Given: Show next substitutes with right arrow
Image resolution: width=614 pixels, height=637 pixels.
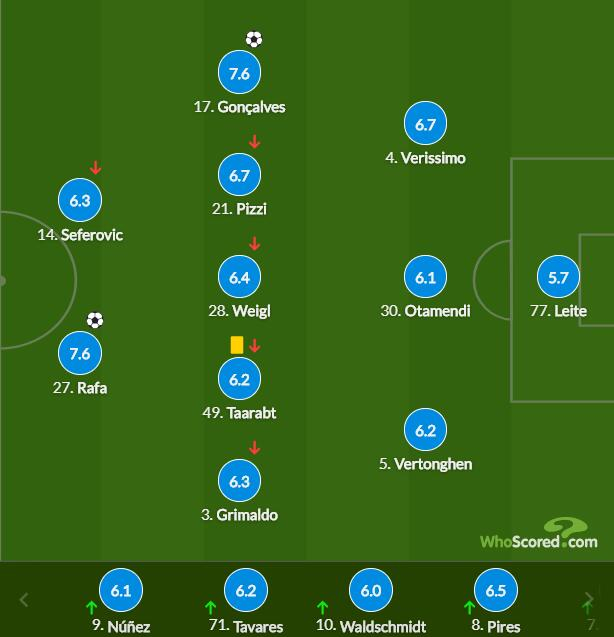Looking at the screenshot, I should click(588, 601).
